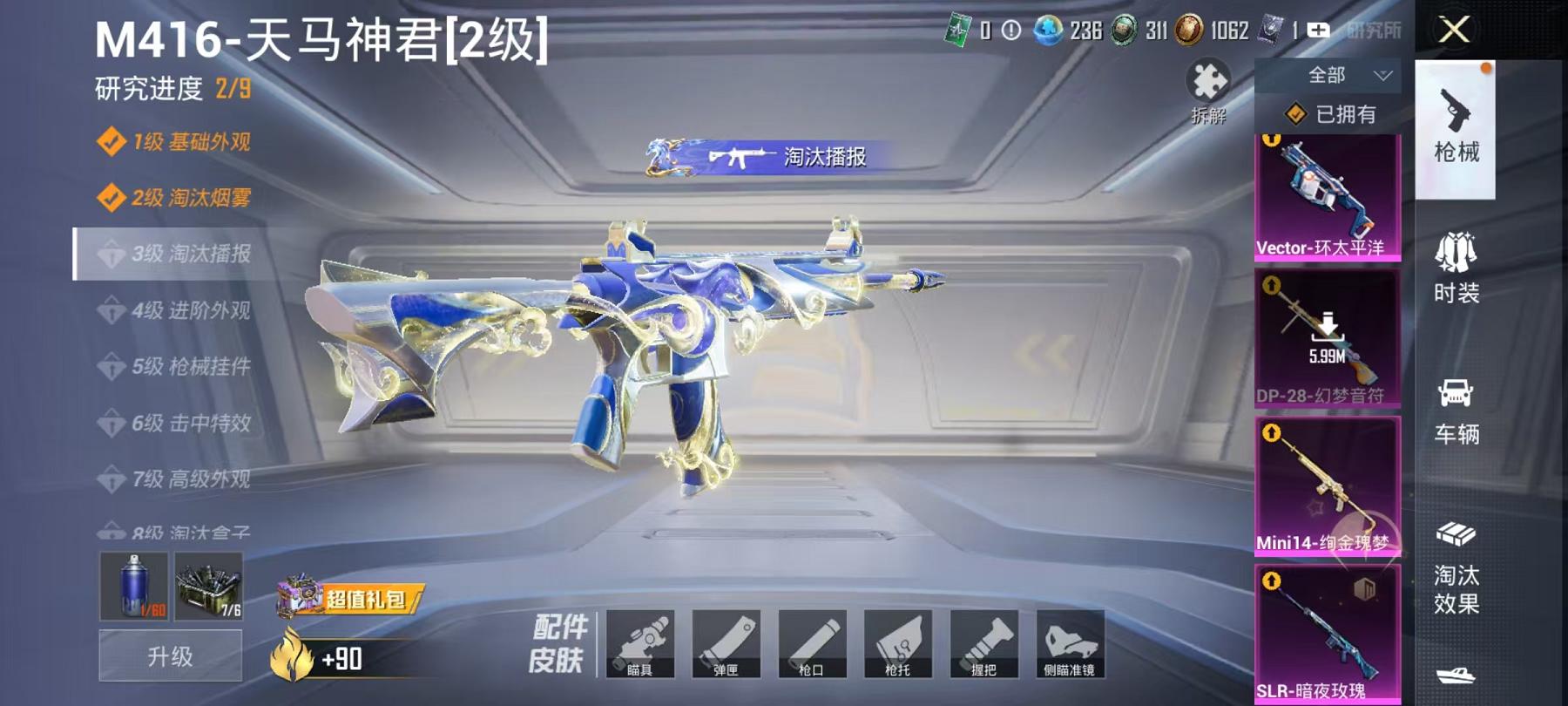Select the 握把 grip skin slot
Image resolution: width=1568 pixels, height=706 pixels.
tap(983, 645)
